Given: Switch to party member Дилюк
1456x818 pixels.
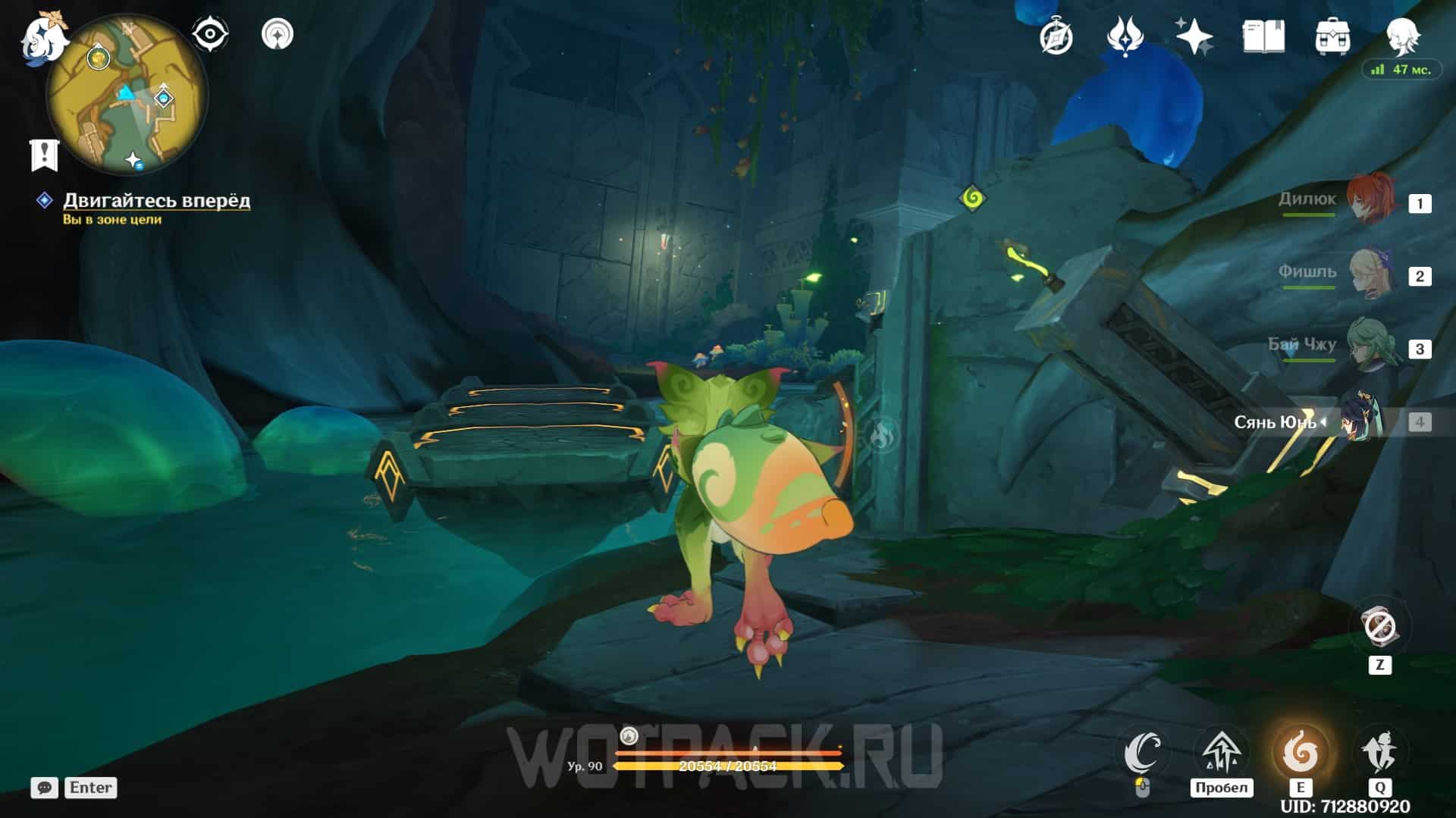Looking at the screenshot, I should [x=1370, y=200].
